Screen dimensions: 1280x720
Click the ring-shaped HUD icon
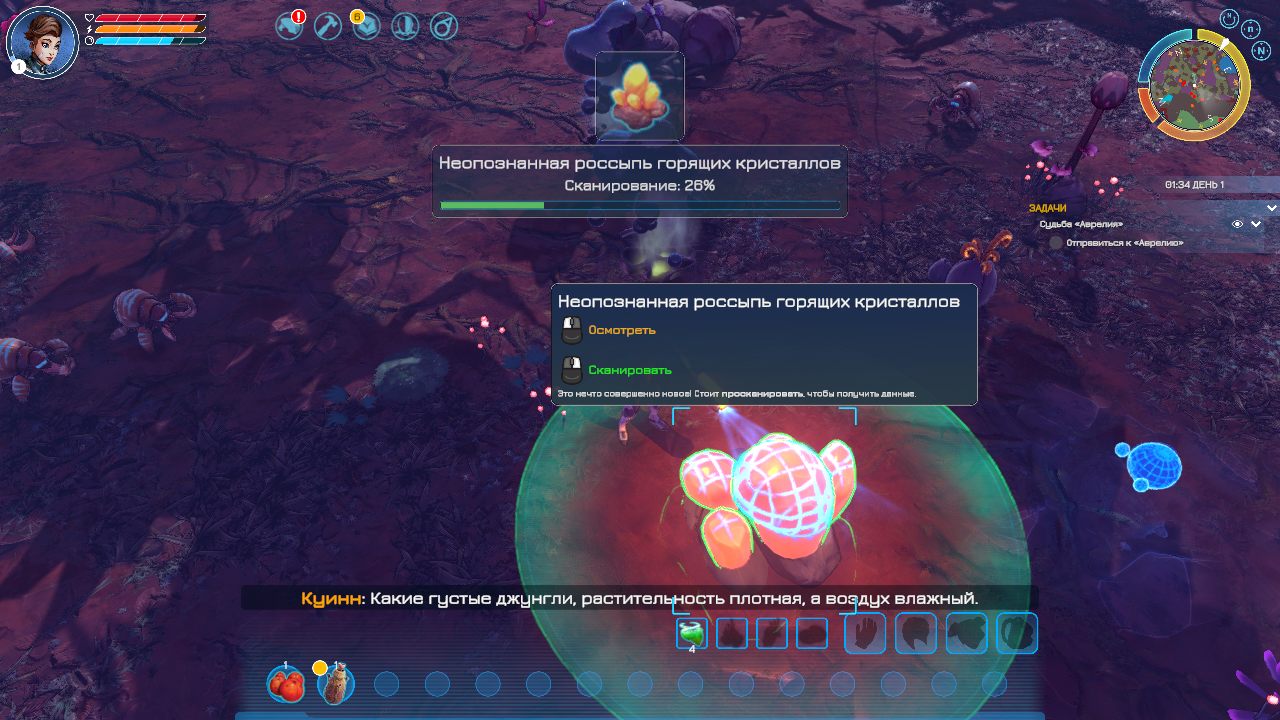[x=443, y=26]
